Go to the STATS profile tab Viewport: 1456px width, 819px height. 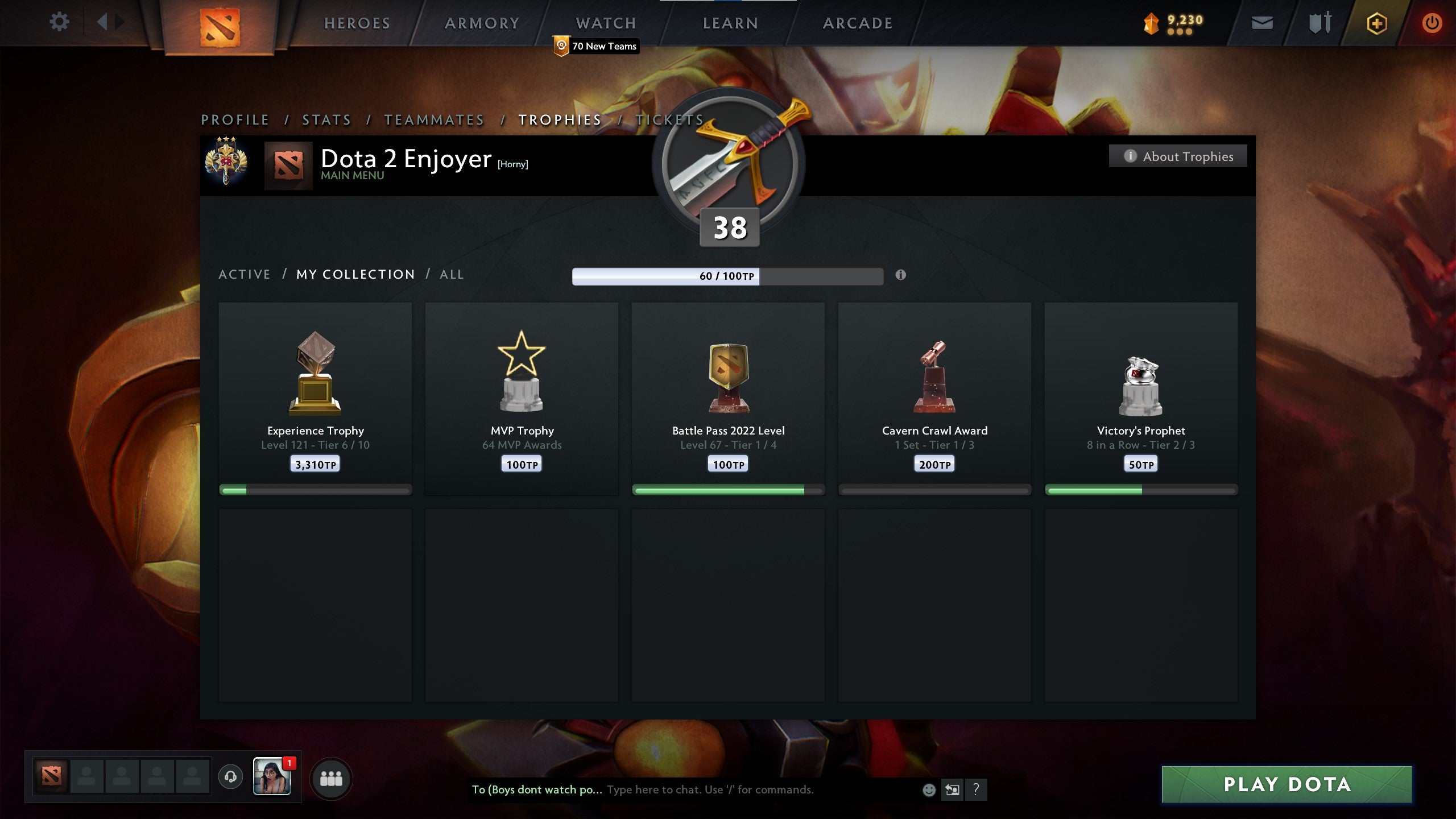(326, 120)
